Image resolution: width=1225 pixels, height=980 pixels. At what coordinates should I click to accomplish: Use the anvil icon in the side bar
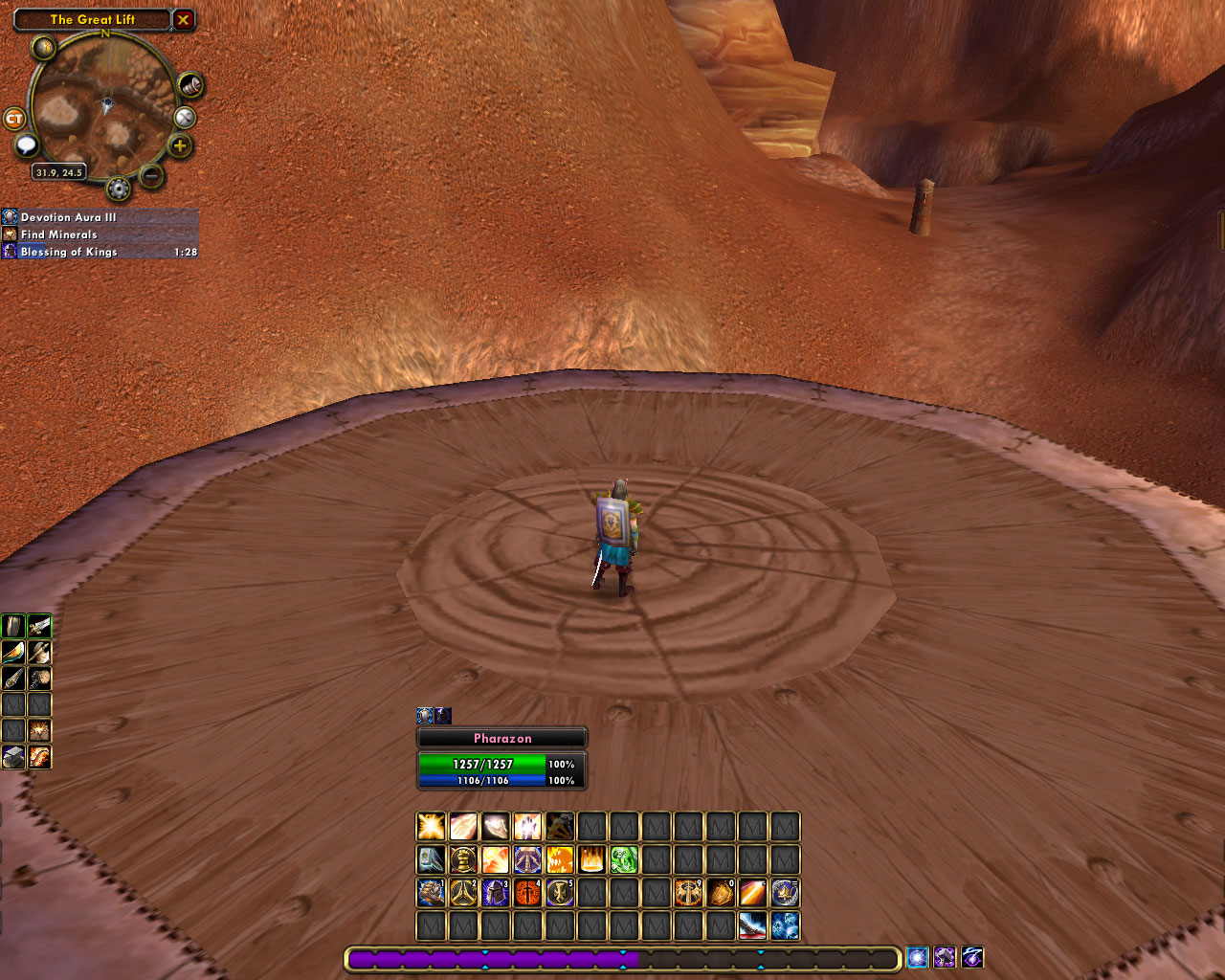point(13,757)
